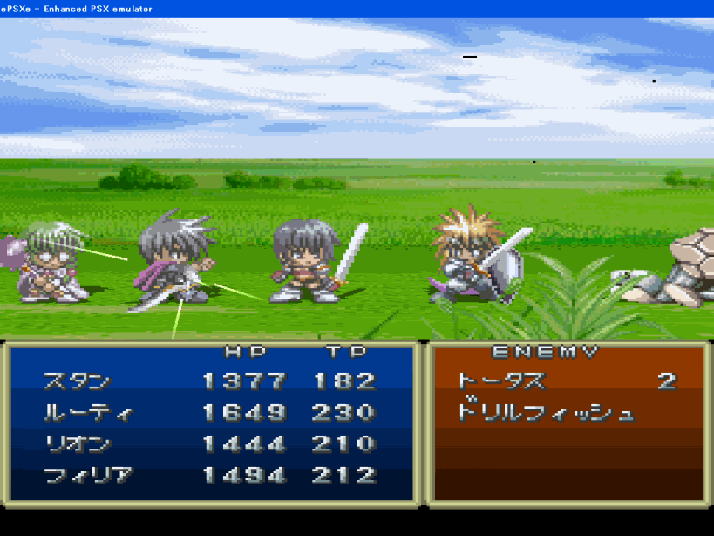Select party member スタン row
Viewport: 714px width, 536px height.
pyautogui.click(x=77, y=381)
